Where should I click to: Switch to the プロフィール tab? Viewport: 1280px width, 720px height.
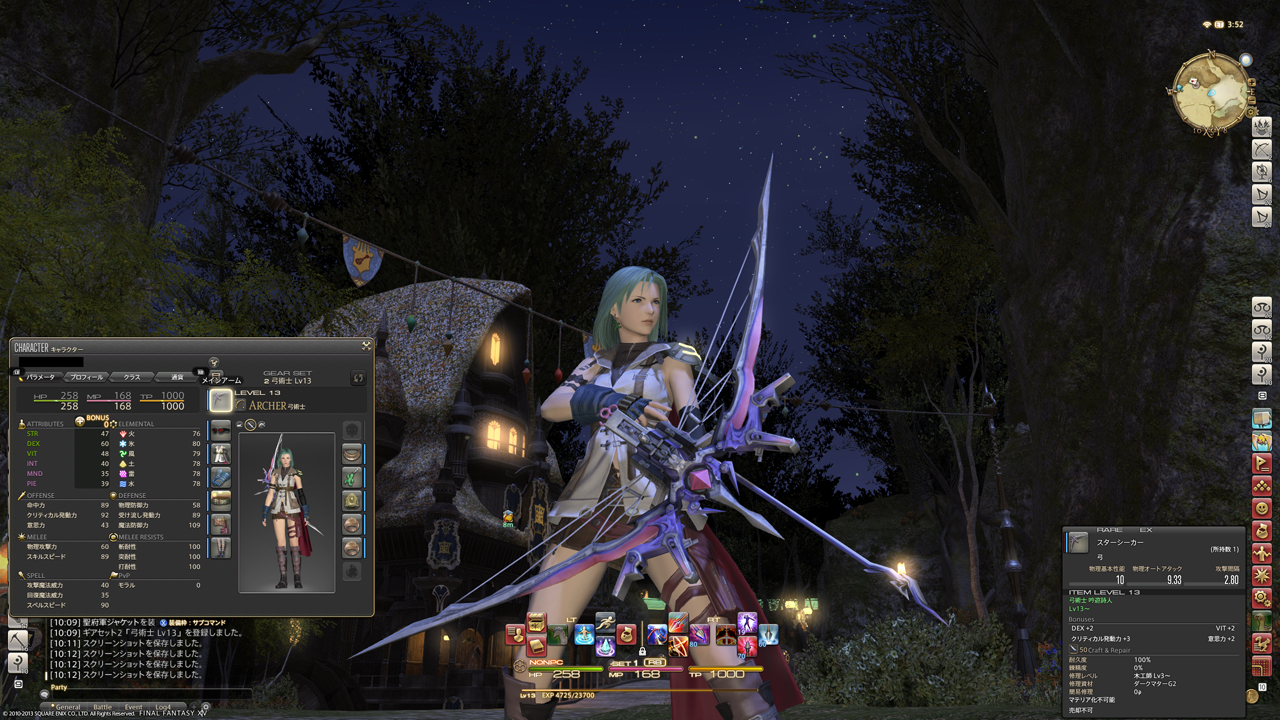point(86,377)
